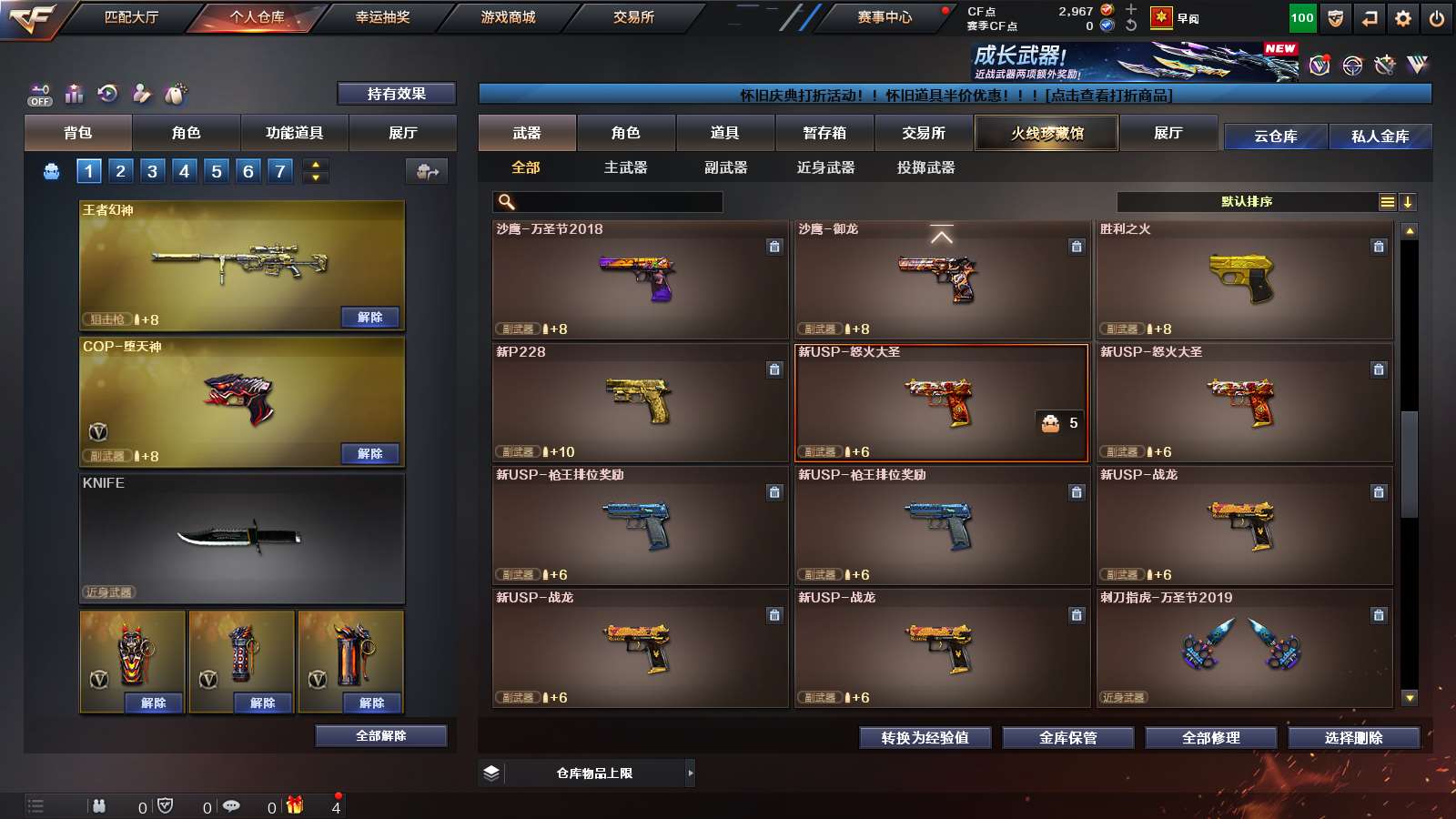Click 全部解除 to unequip everything
Screen dimensions: 1456x819
pos(380,736)
